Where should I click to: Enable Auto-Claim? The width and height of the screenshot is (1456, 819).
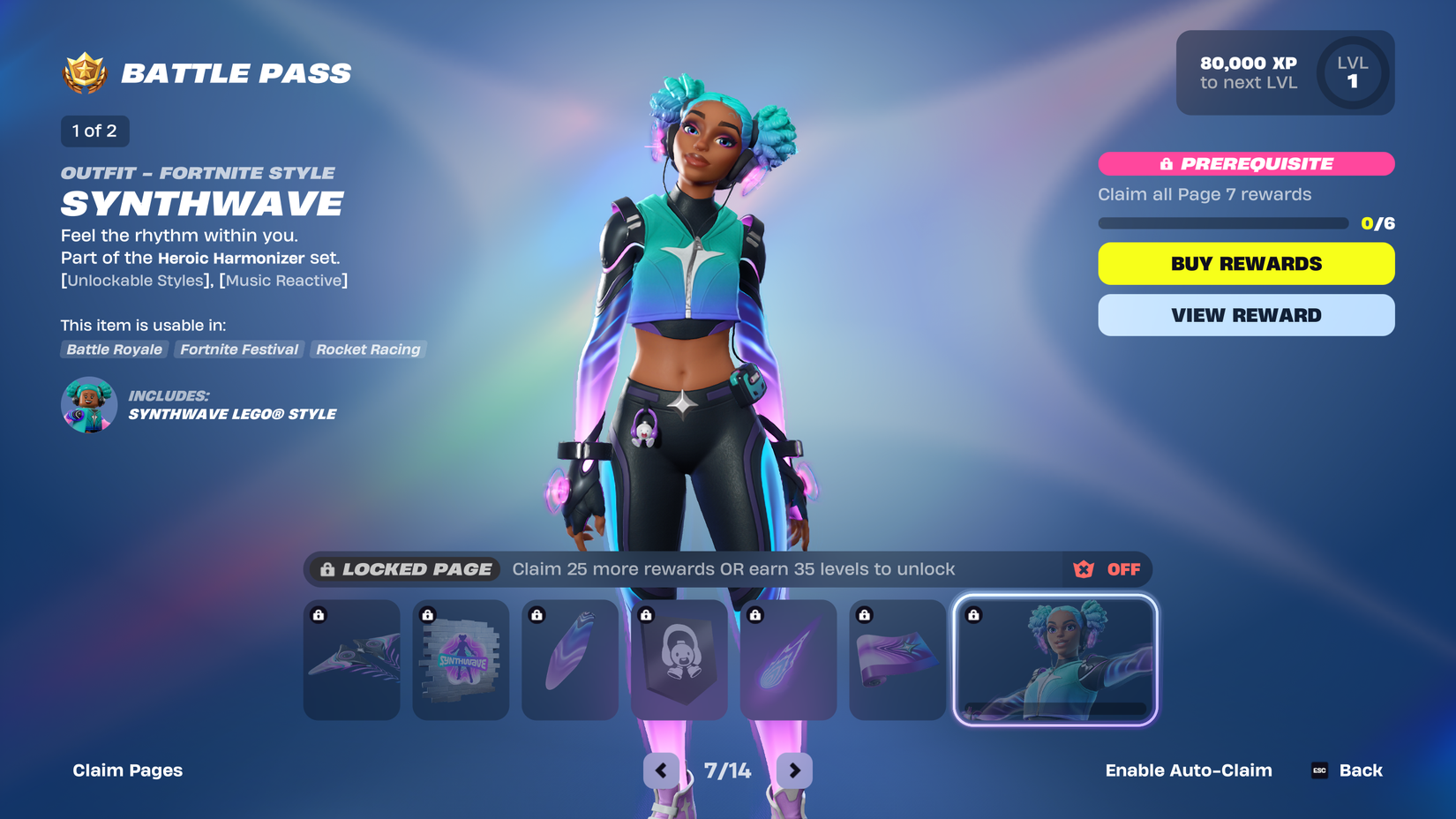[1189, 770]
